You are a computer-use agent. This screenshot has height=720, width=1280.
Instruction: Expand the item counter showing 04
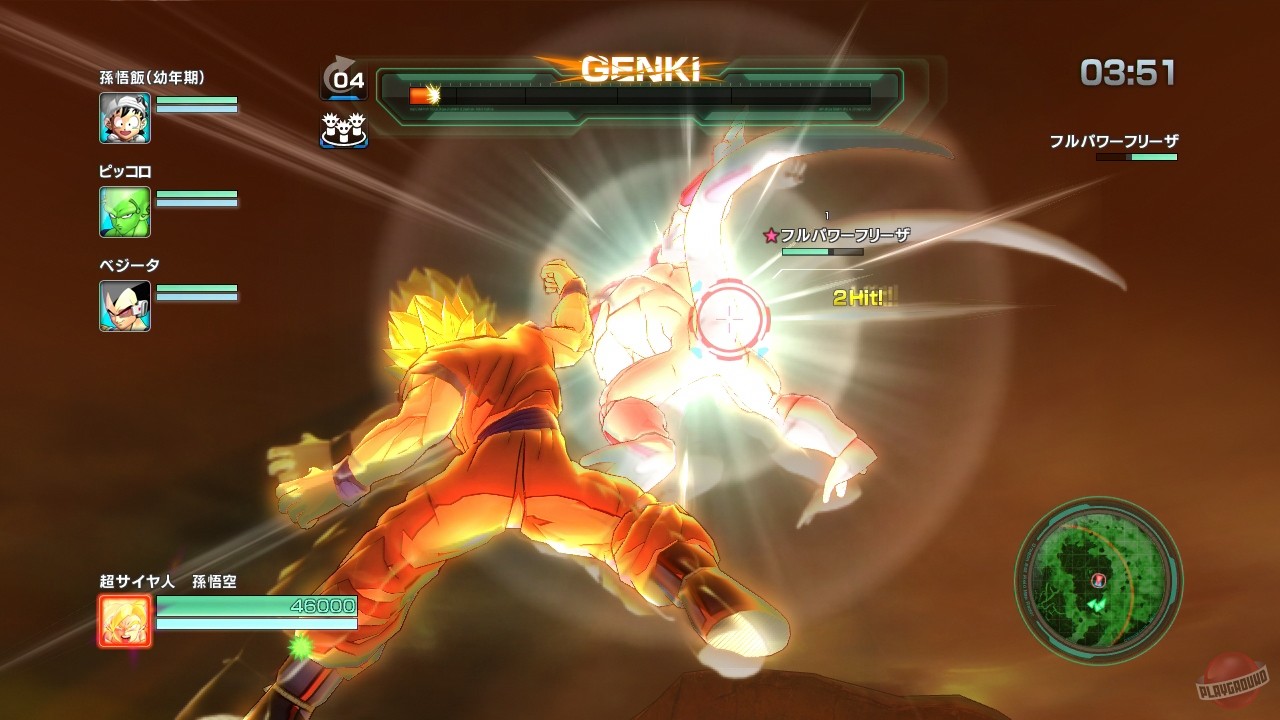coord(343,80)
